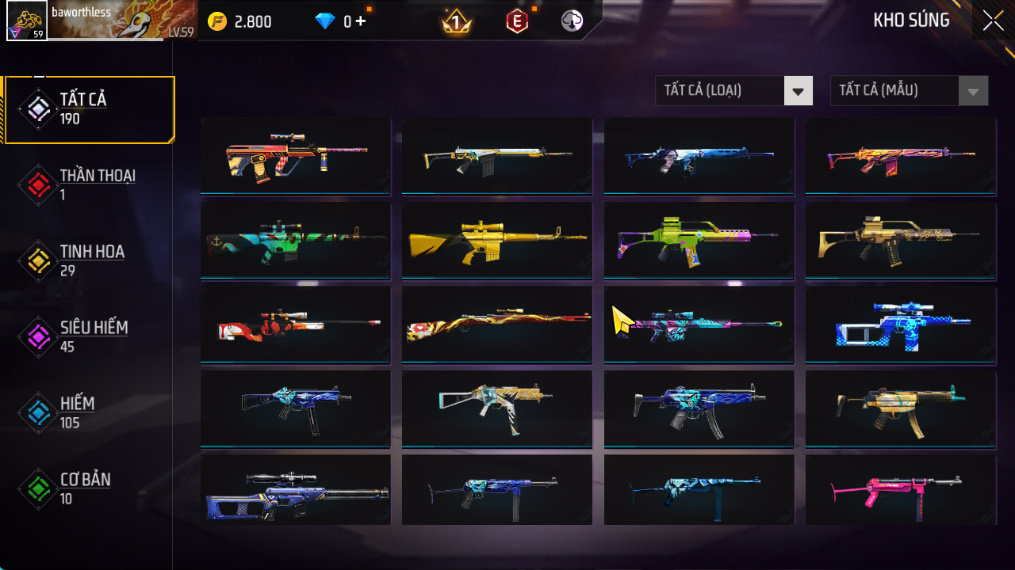
Task: Open the grey round emblem icon
Action: click(x=572, y=21)
